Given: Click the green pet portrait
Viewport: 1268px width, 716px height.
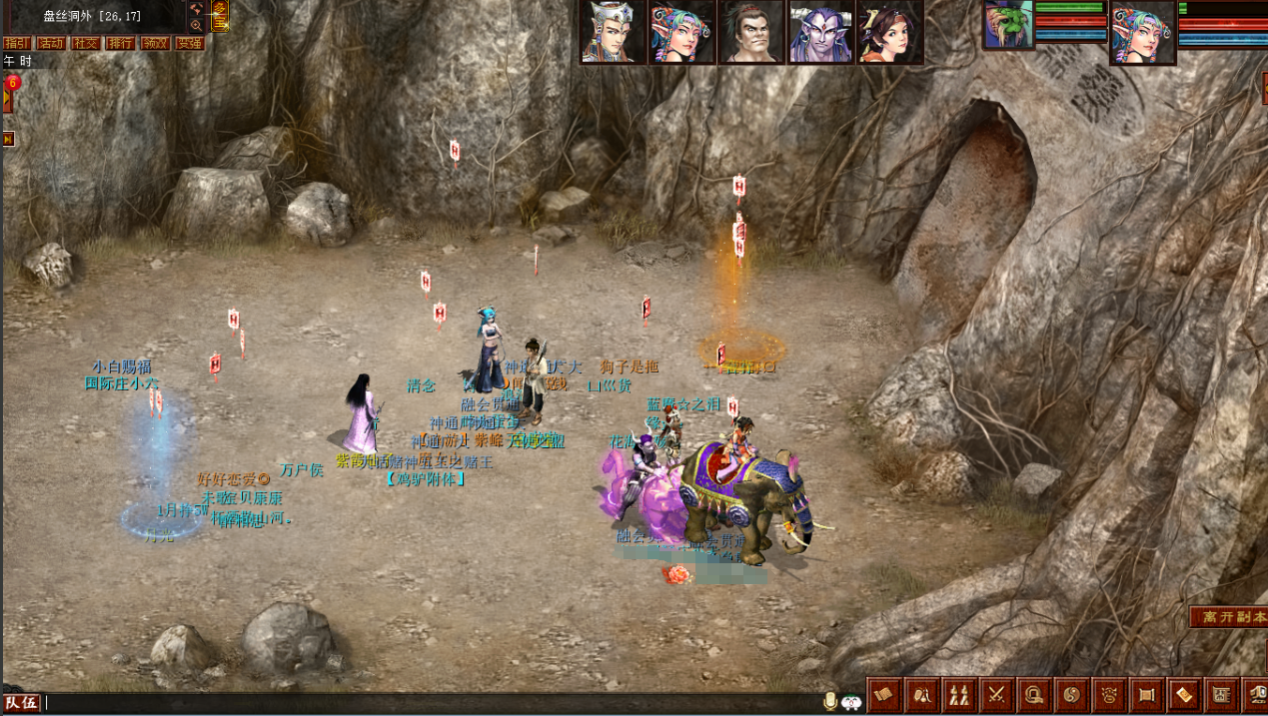Looking at the screenshot, I should click(x=1007, y=25).
